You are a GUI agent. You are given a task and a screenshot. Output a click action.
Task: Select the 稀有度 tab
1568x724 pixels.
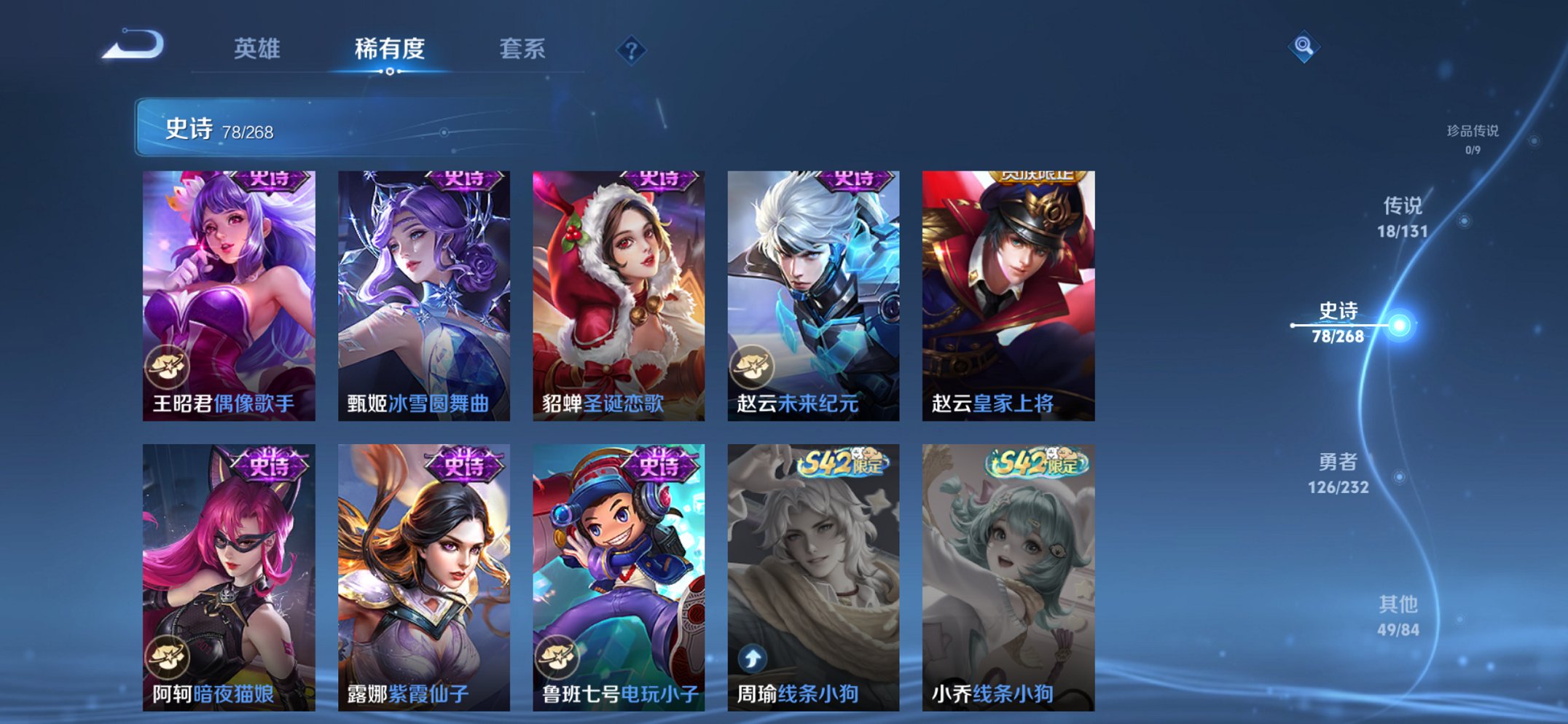[x=388, y=50]
